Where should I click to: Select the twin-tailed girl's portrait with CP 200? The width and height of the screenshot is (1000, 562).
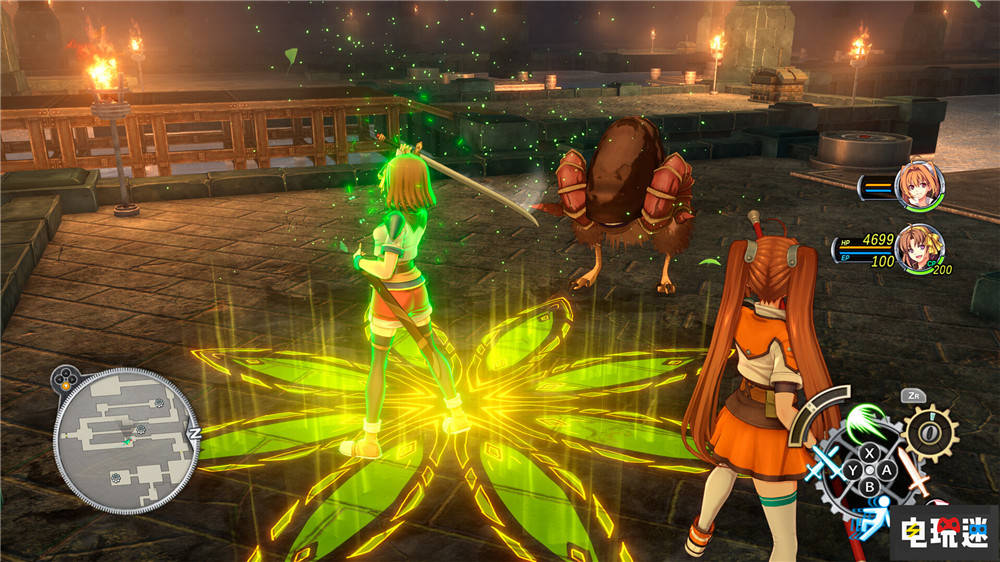(x=918, y=248)
